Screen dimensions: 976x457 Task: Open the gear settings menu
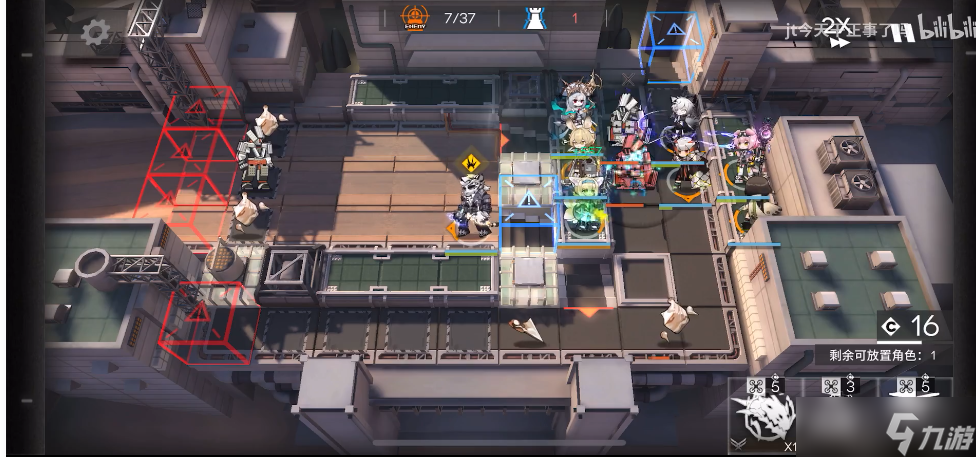96,33
